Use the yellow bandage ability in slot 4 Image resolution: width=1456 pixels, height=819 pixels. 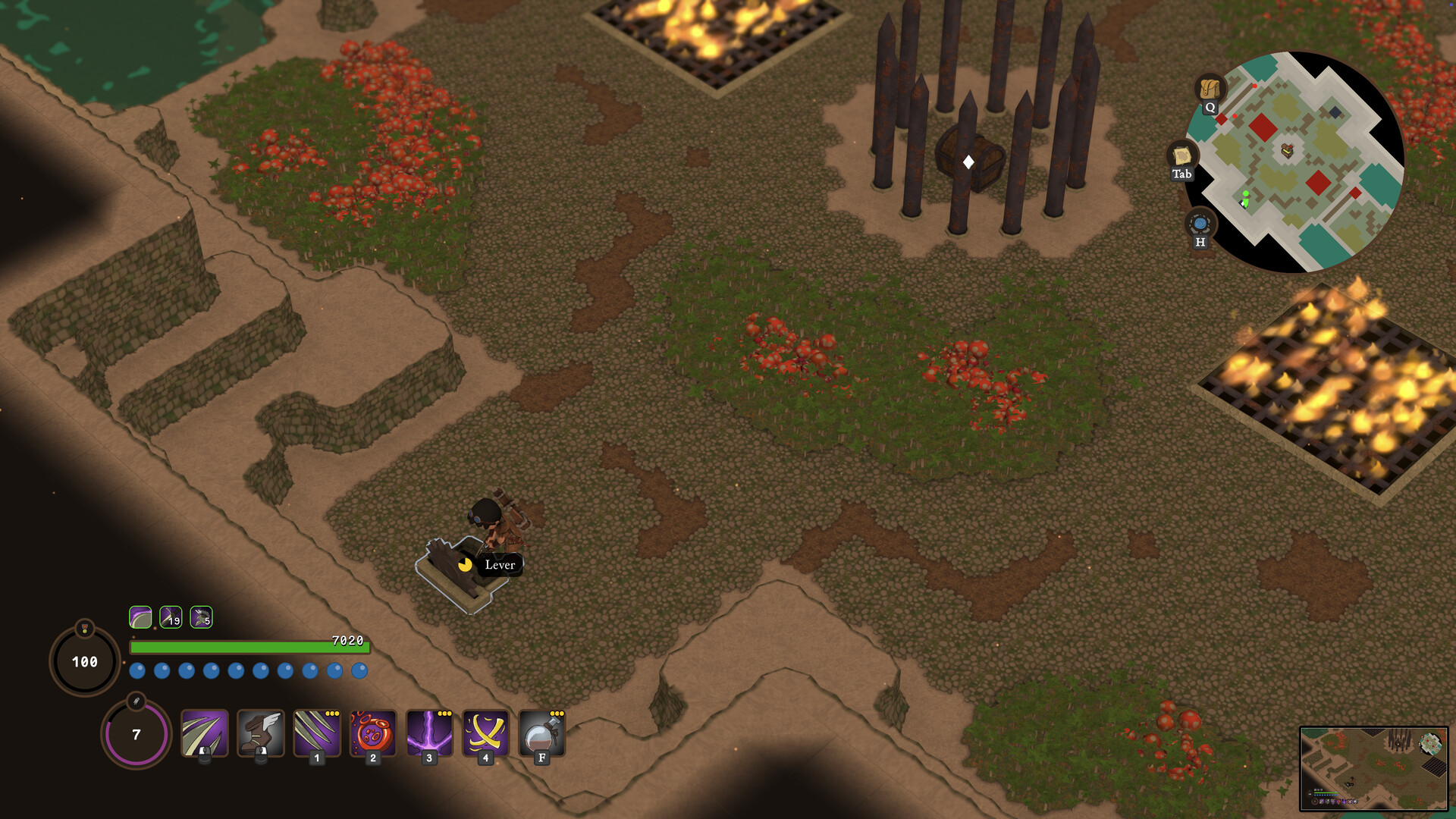point(485,734)
